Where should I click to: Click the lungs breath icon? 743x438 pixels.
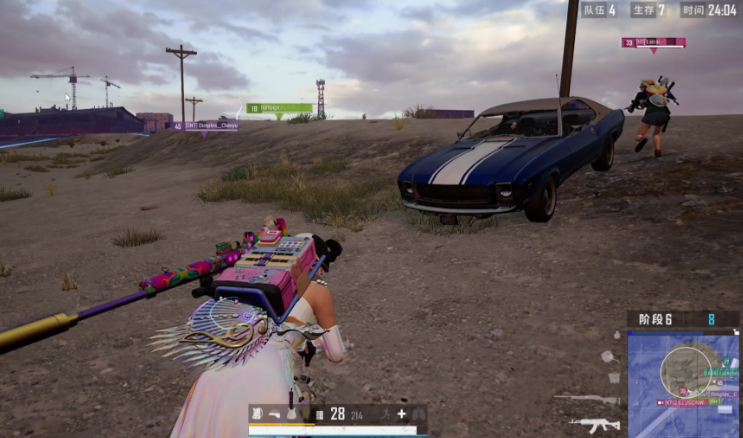click(x=419, y=413)
